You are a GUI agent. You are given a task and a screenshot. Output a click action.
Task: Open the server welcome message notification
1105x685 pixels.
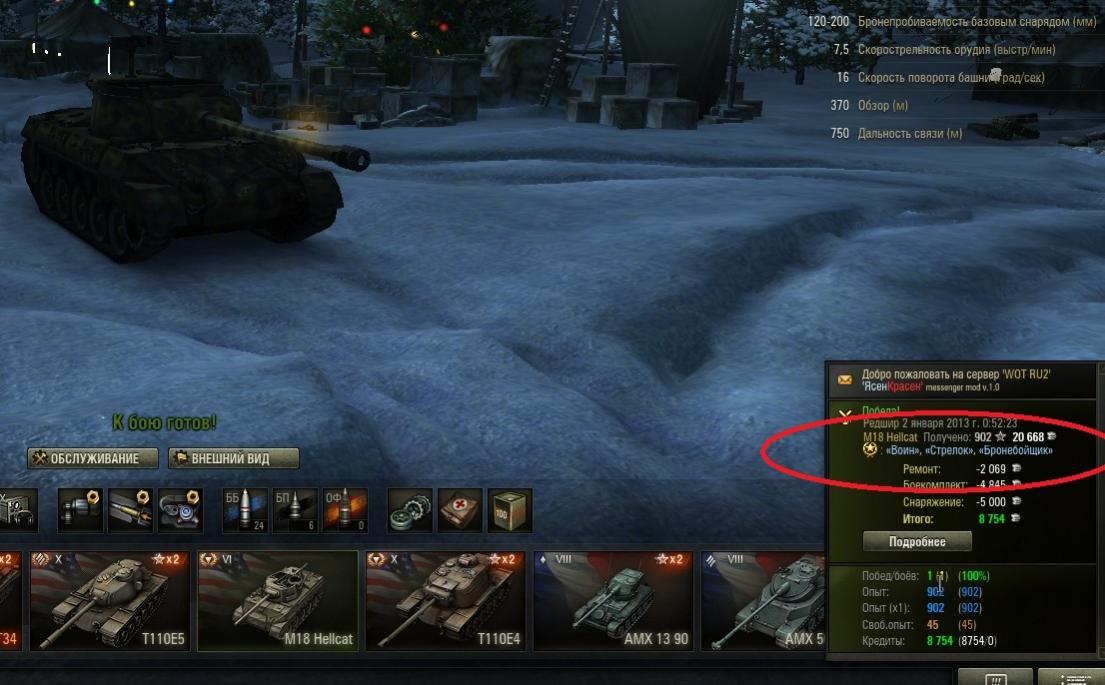[960, 380]
